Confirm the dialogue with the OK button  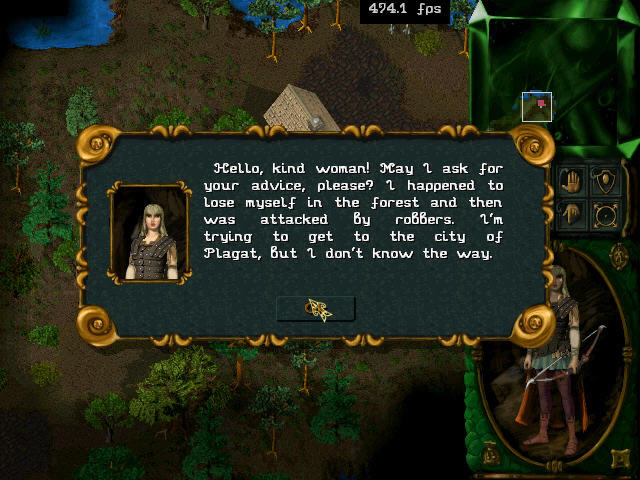coord(316,309)
